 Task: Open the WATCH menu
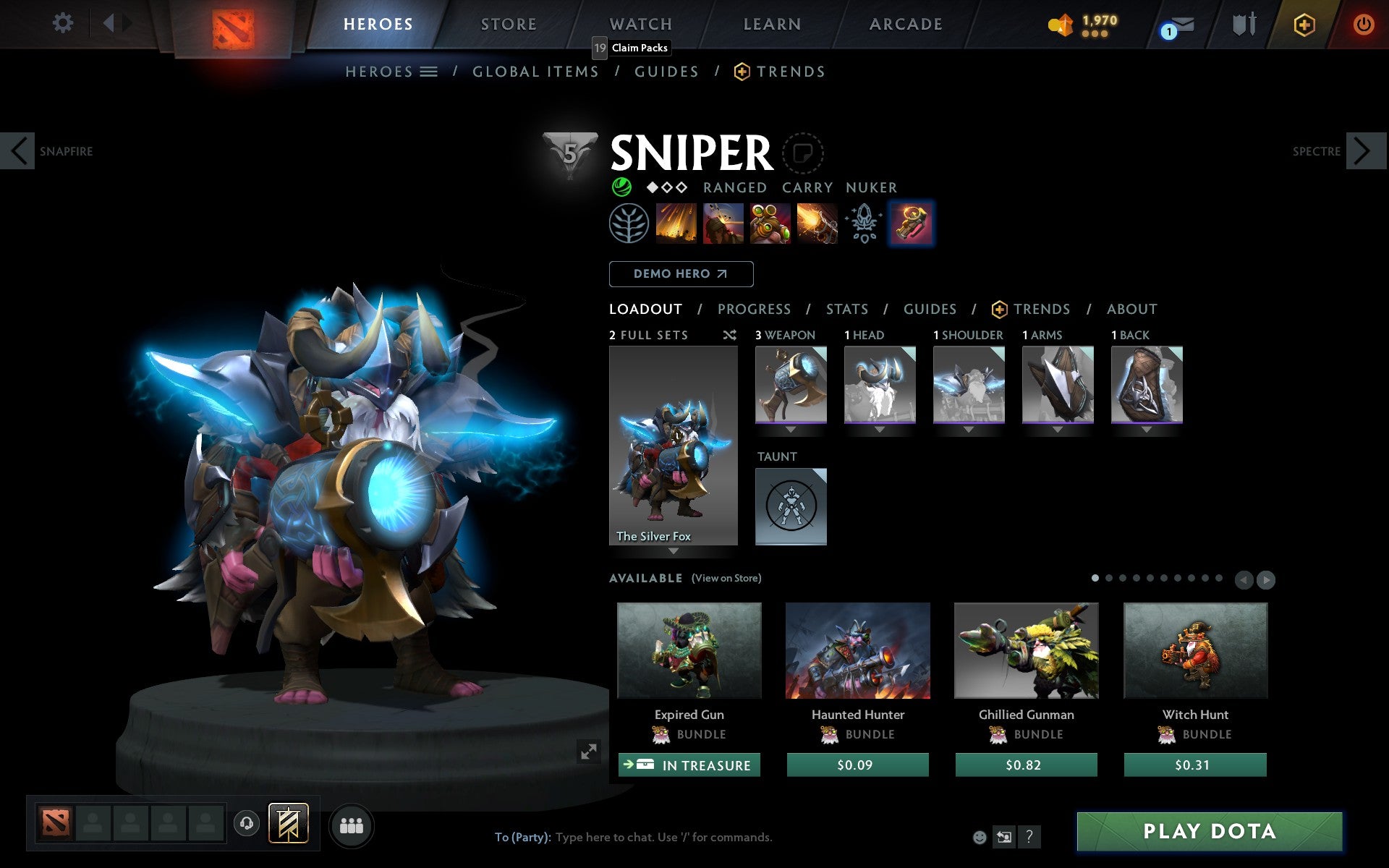640,23
